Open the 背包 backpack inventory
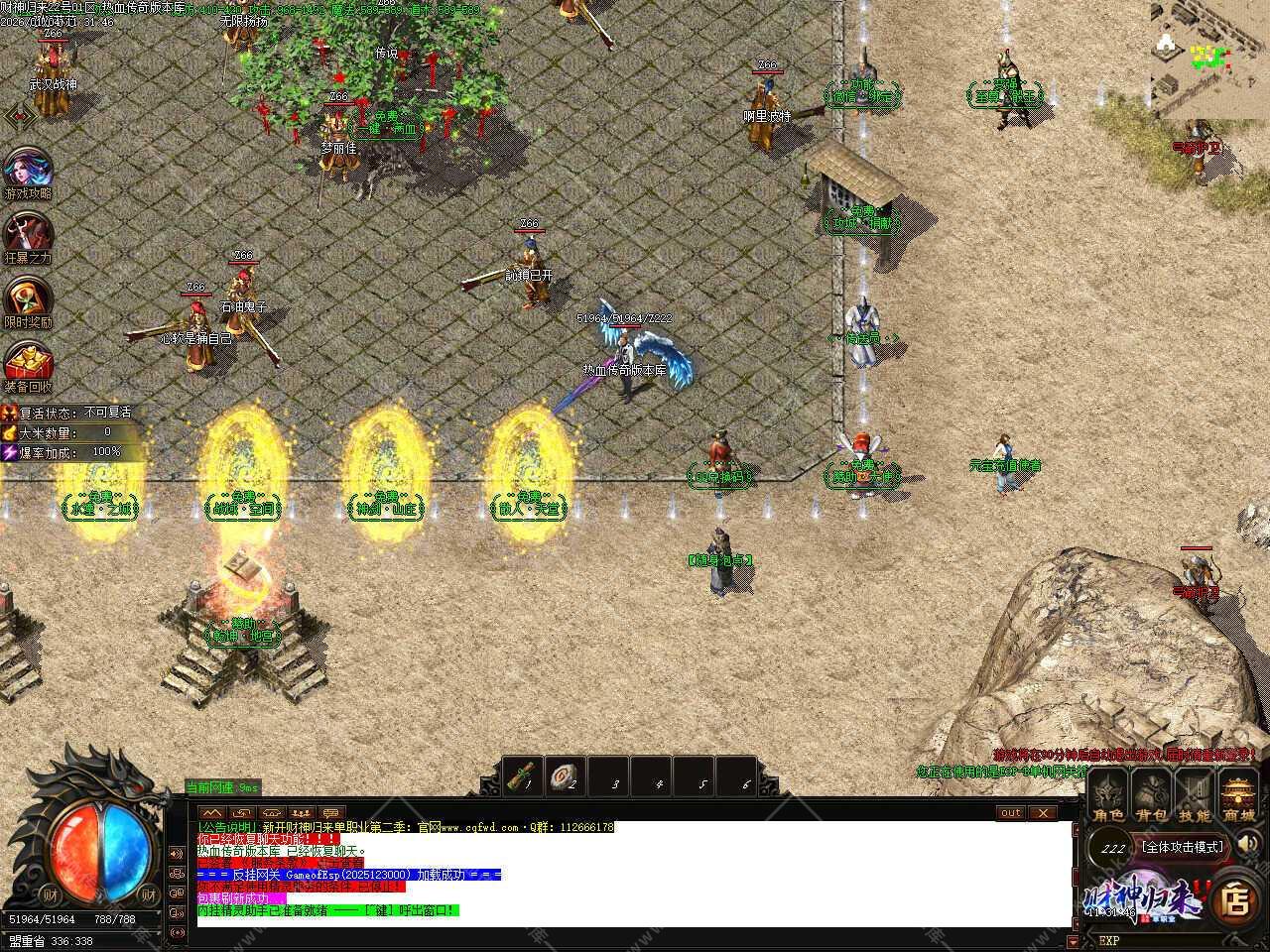This screenshot has width=1270, height=952. click(1152, 798)
